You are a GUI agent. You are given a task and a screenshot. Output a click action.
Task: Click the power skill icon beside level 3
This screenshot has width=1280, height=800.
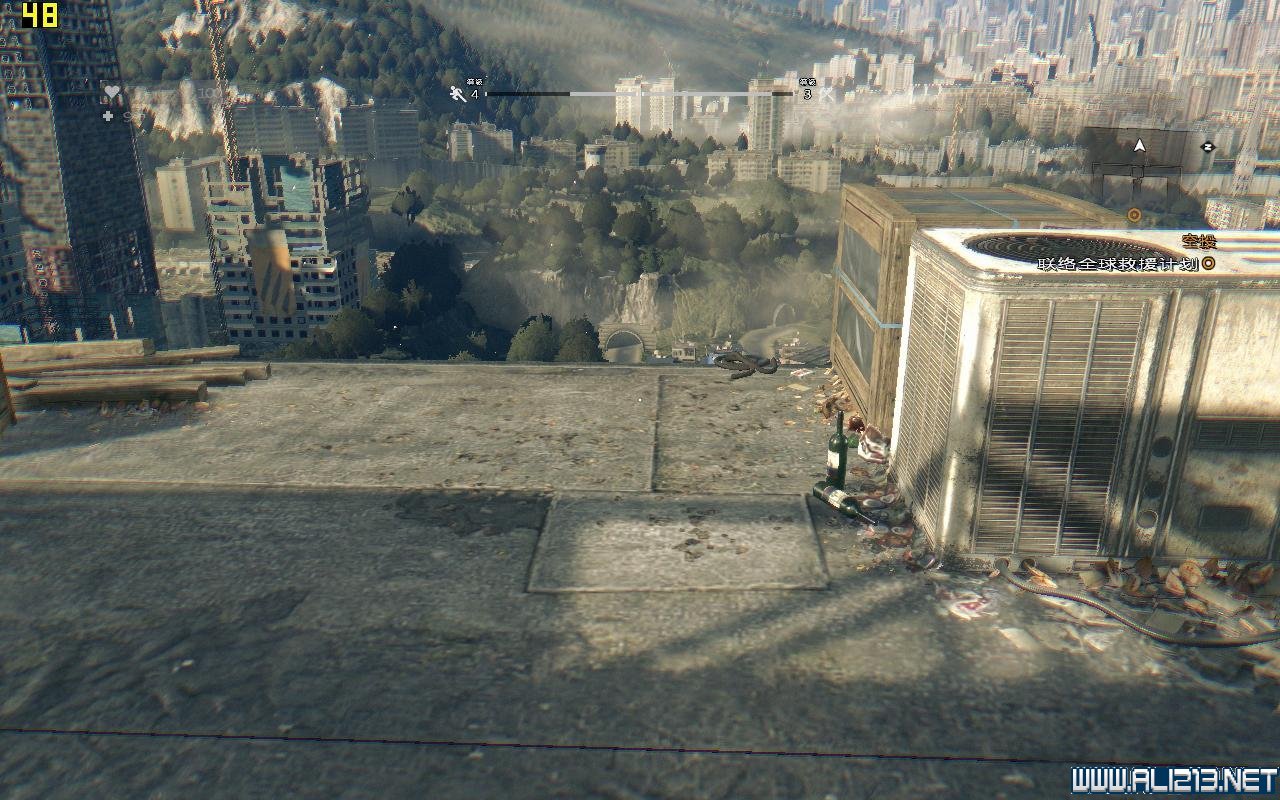click(x=826, y=95)
